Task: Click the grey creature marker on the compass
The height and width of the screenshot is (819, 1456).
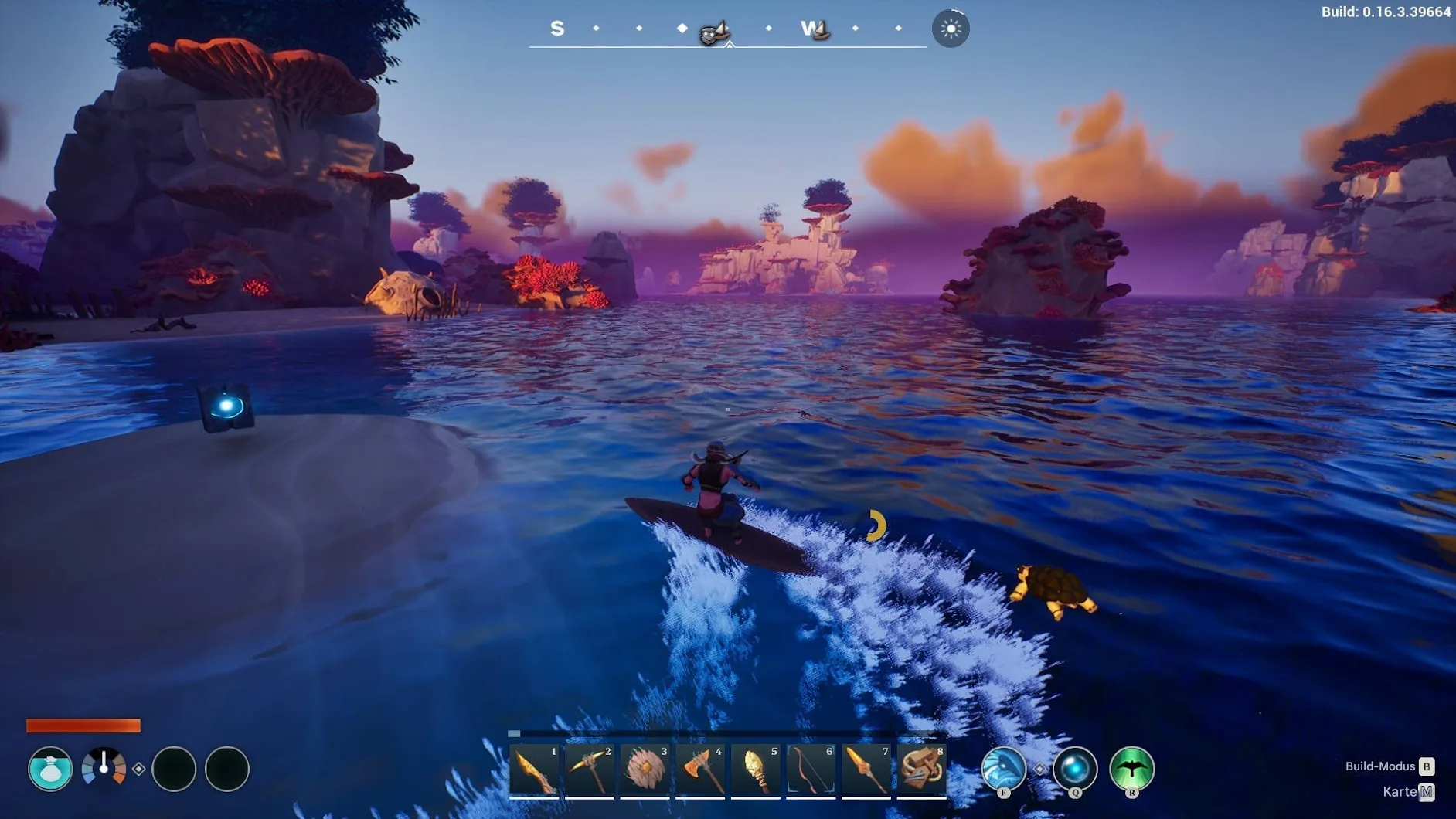Action: click(713, 33)
